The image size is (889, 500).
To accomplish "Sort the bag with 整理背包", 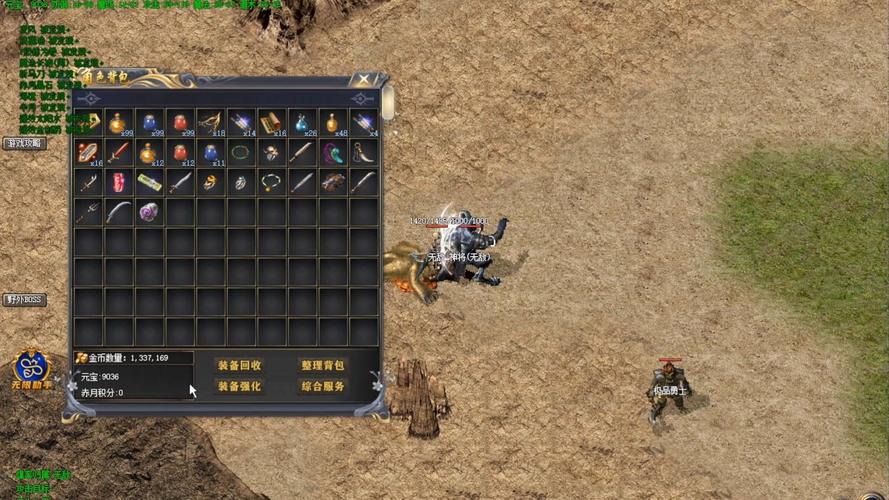I will point(322,365).
